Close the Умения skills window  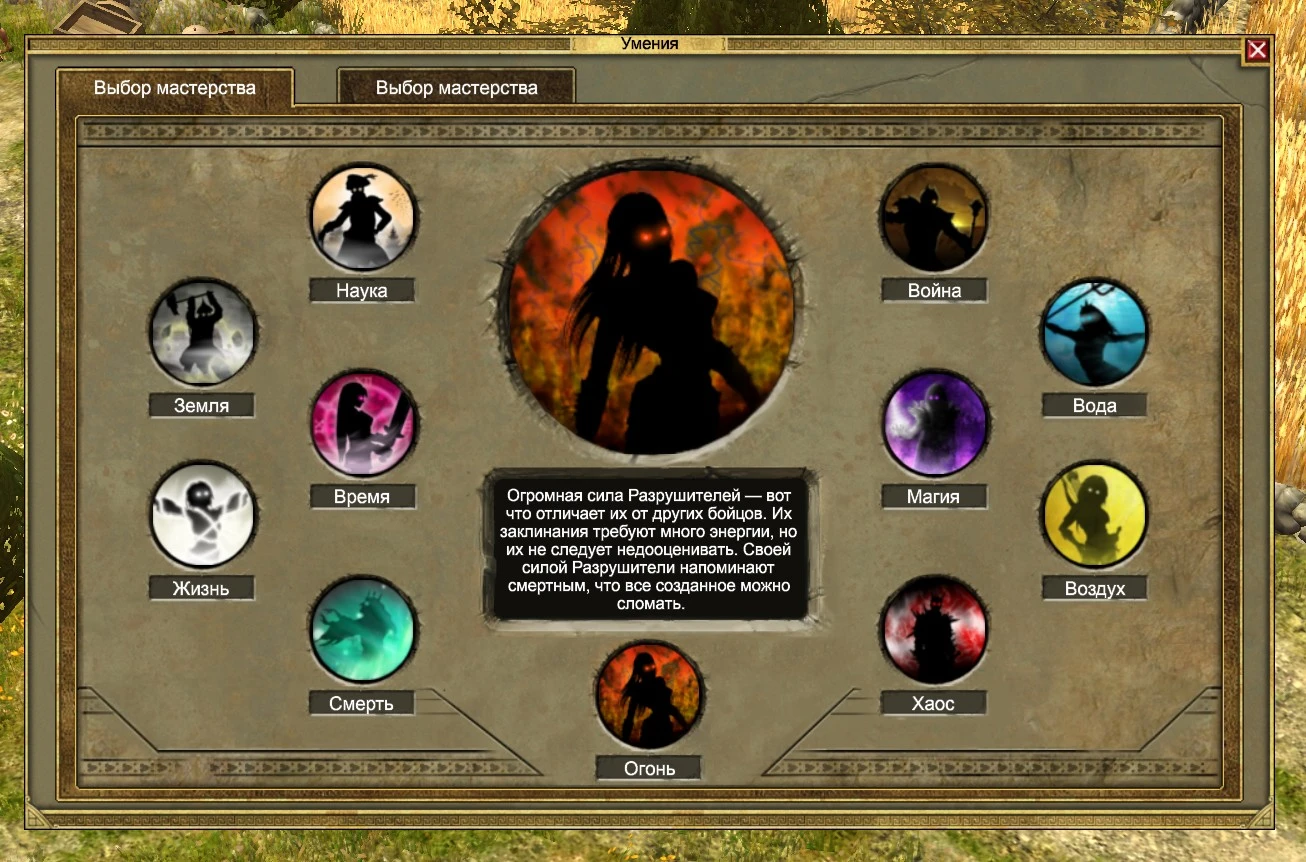pos(1257,50)
